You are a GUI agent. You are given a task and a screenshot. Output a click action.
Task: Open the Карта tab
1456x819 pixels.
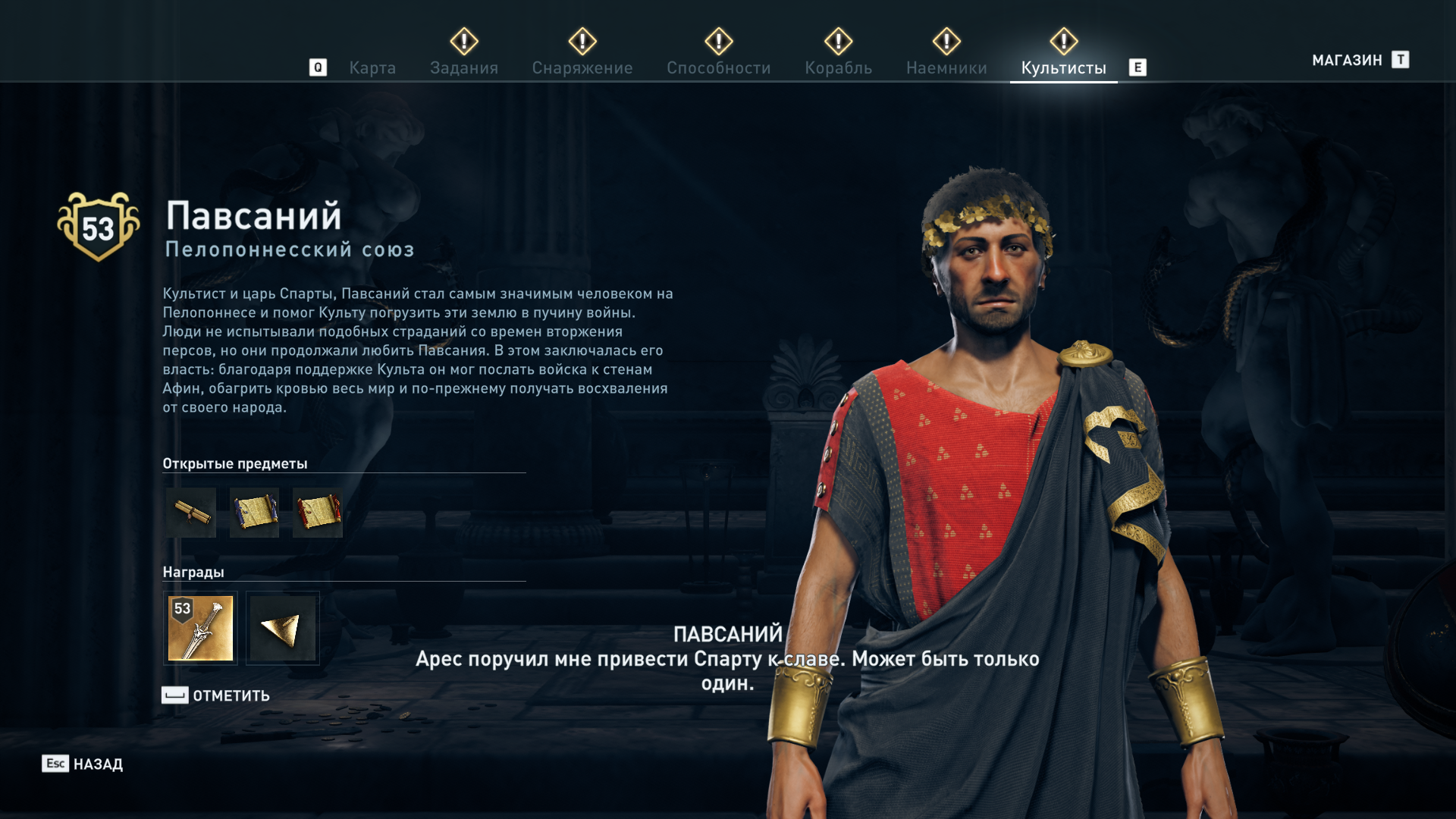click(372, 68)
